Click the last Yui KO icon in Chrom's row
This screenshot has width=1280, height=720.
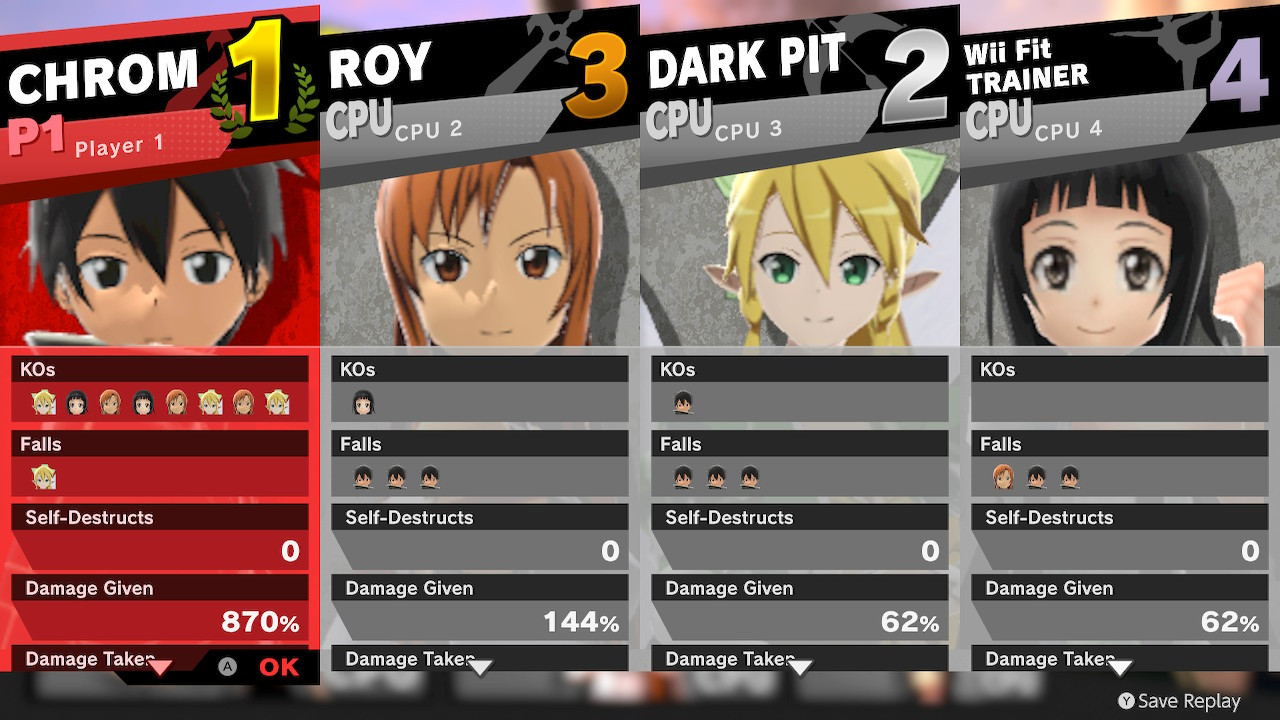click(143, 401)
